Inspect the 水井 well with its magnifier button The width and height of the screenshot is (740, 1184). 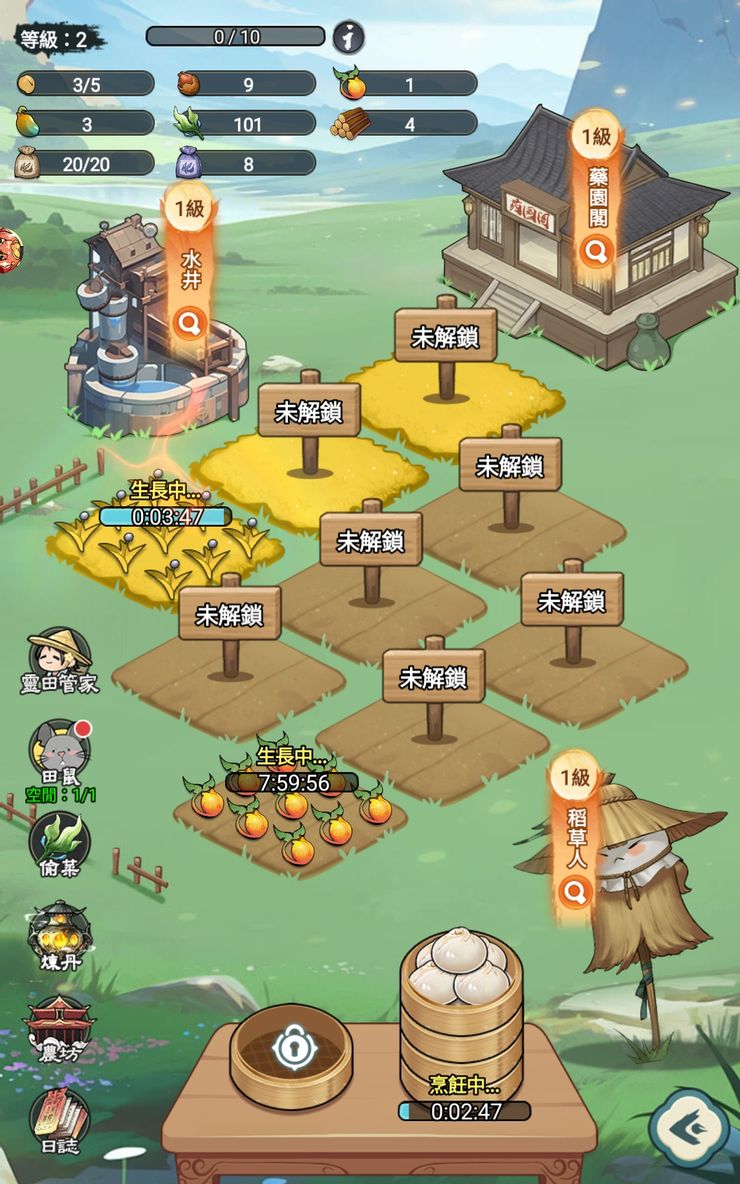[x=190, y=323]
